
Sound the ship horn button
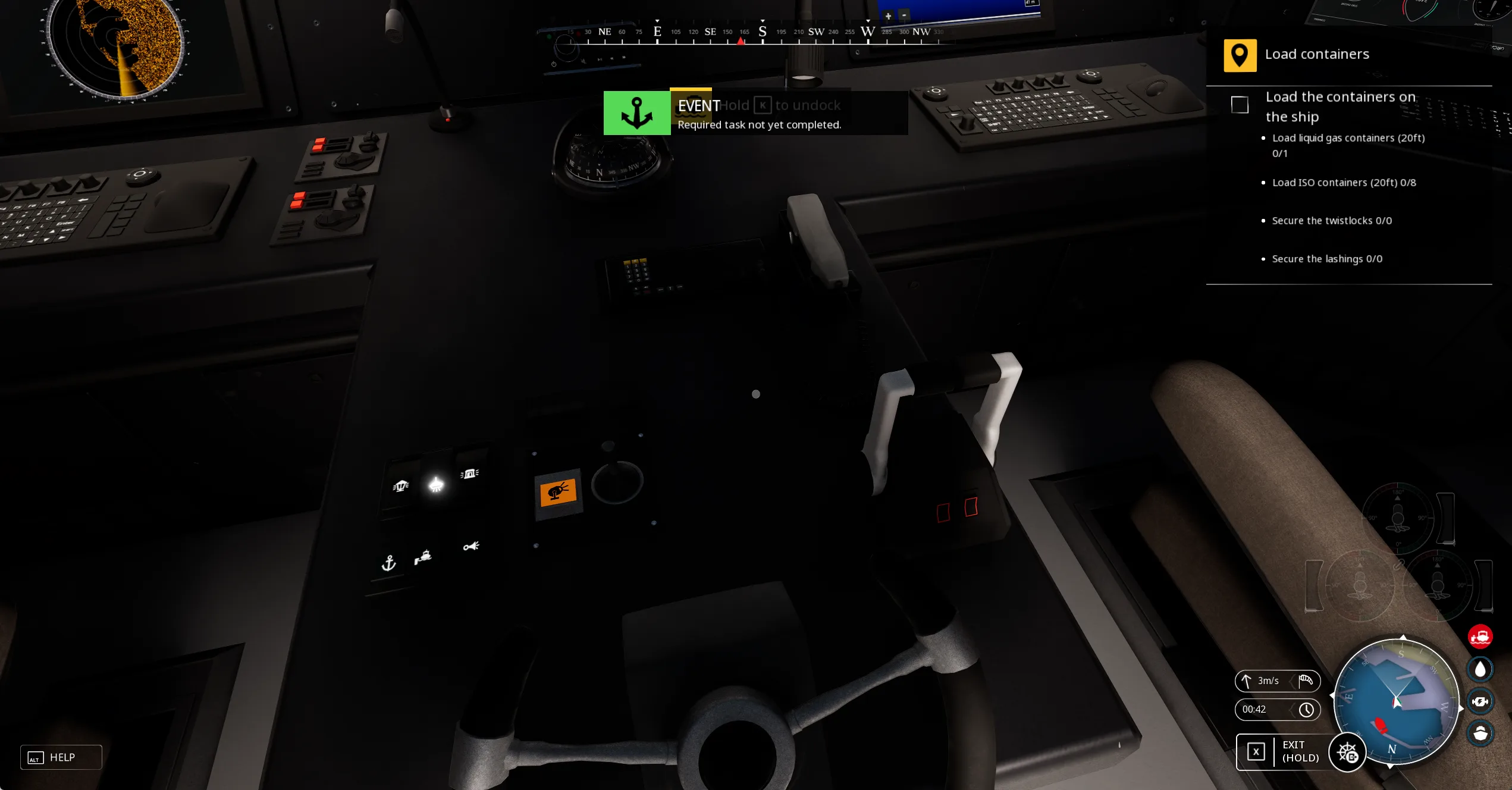click(x=471, y=546)
